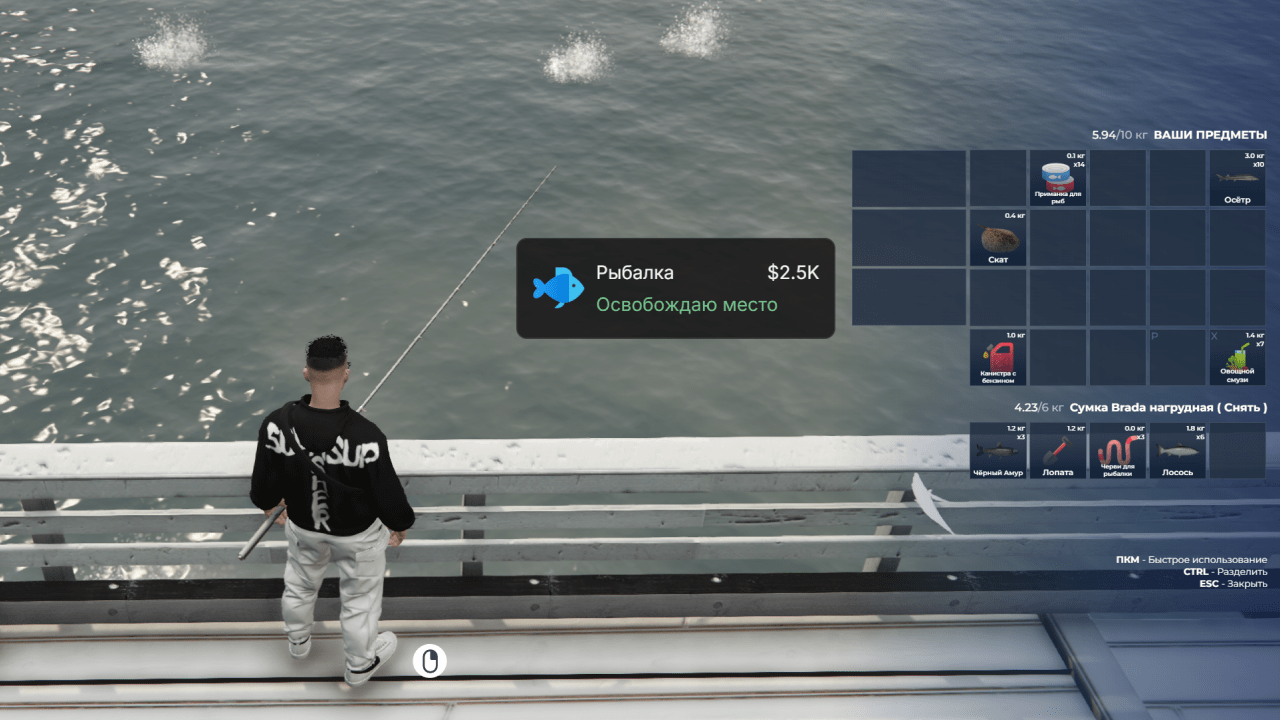Select the Чёрный Амур fish in bag
This screenshot has width=1280, height=720.
tap(998, 450)
